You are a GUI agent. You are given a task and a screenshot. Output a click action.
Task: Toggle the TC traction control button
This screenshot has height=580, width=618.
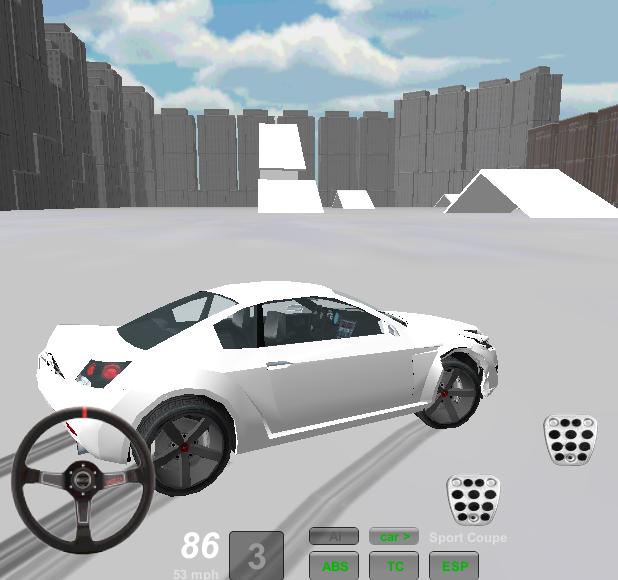pos(394,566)
